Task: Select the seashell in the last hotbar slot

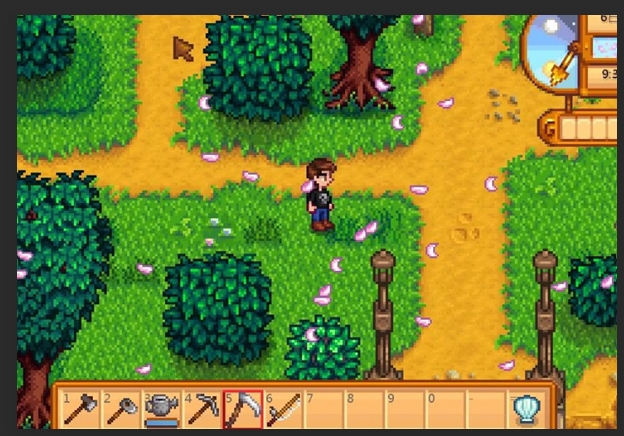Action: (x=526, y=409)
